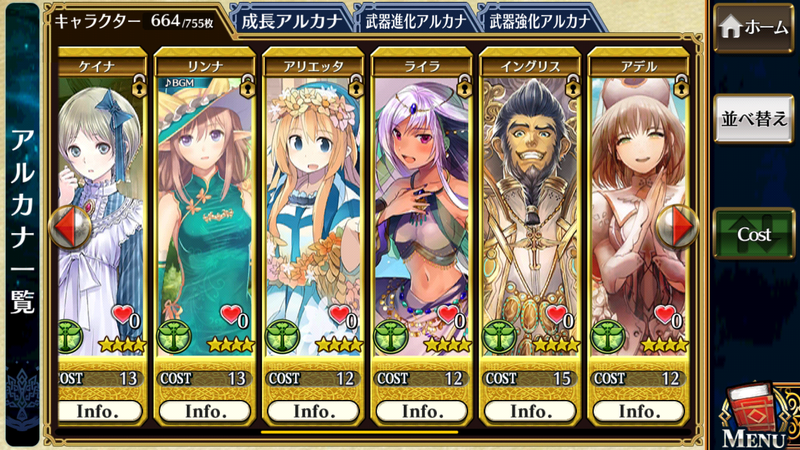Show Info for アデル card

(x=637, y=411)
